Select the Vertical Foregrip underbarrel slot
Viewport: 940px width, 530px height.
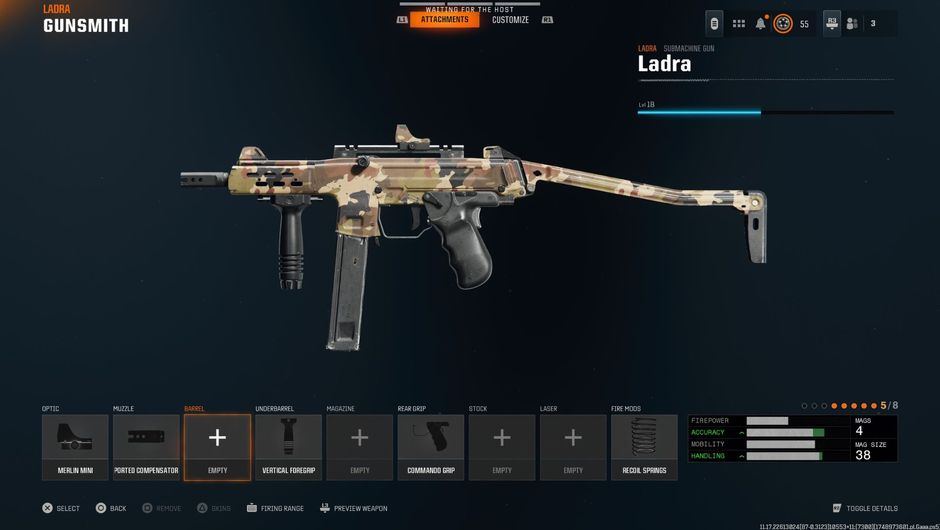(x=288, y=447)
